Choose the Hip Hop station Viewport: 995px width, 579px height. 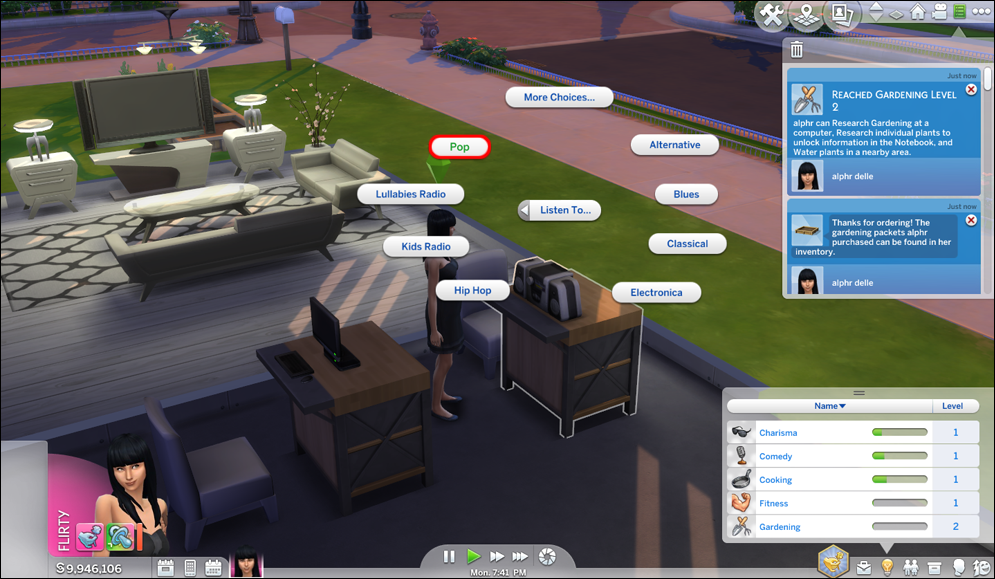(474, 290)
